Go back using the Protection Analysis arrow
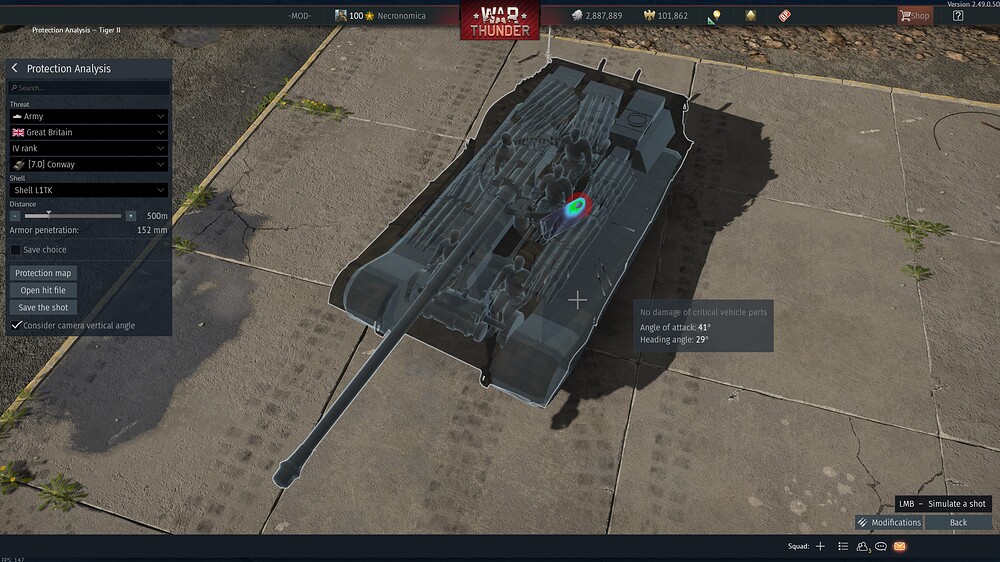 coord(15,68)
